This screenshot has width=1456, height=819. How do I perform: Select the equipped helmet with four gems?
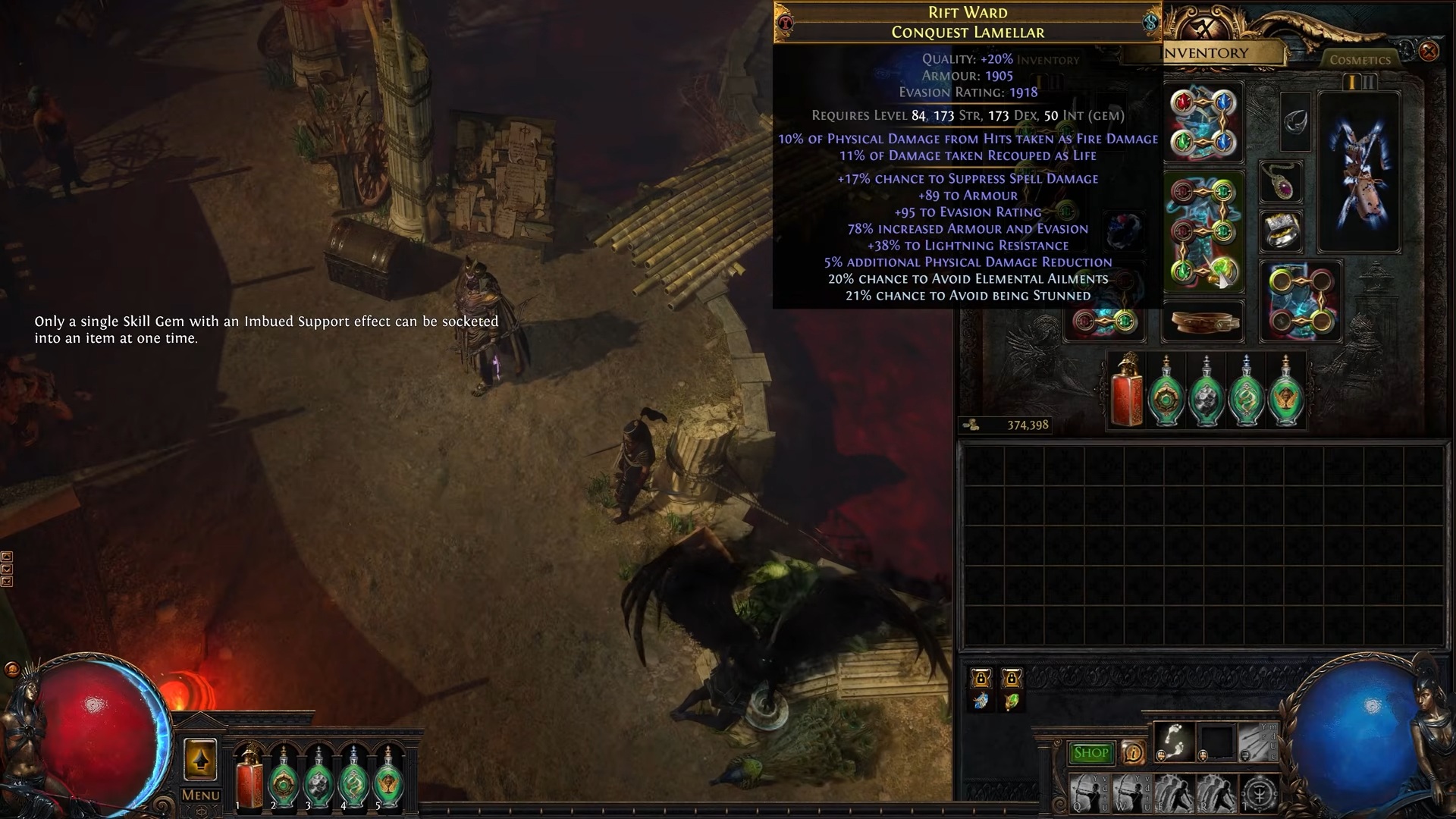click(x=1203, y=123)
